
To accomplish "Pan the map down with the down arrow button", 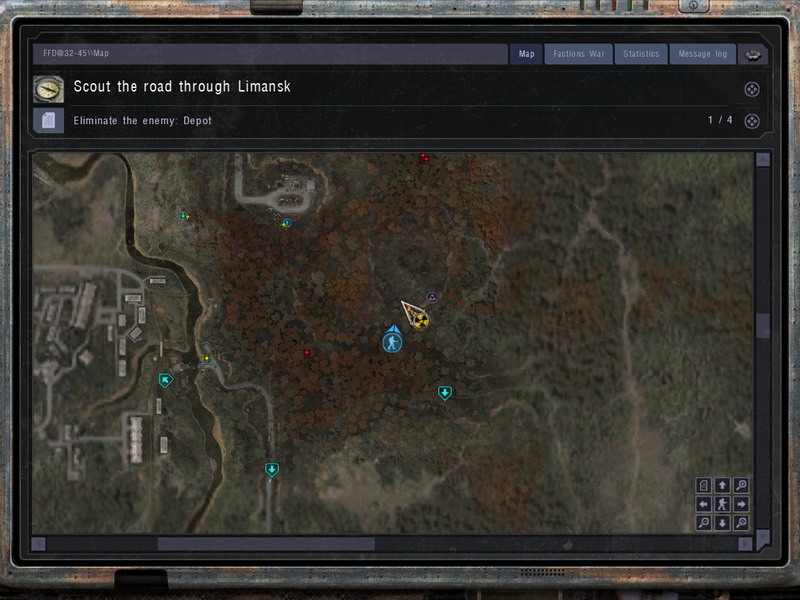I will point(722,523).
